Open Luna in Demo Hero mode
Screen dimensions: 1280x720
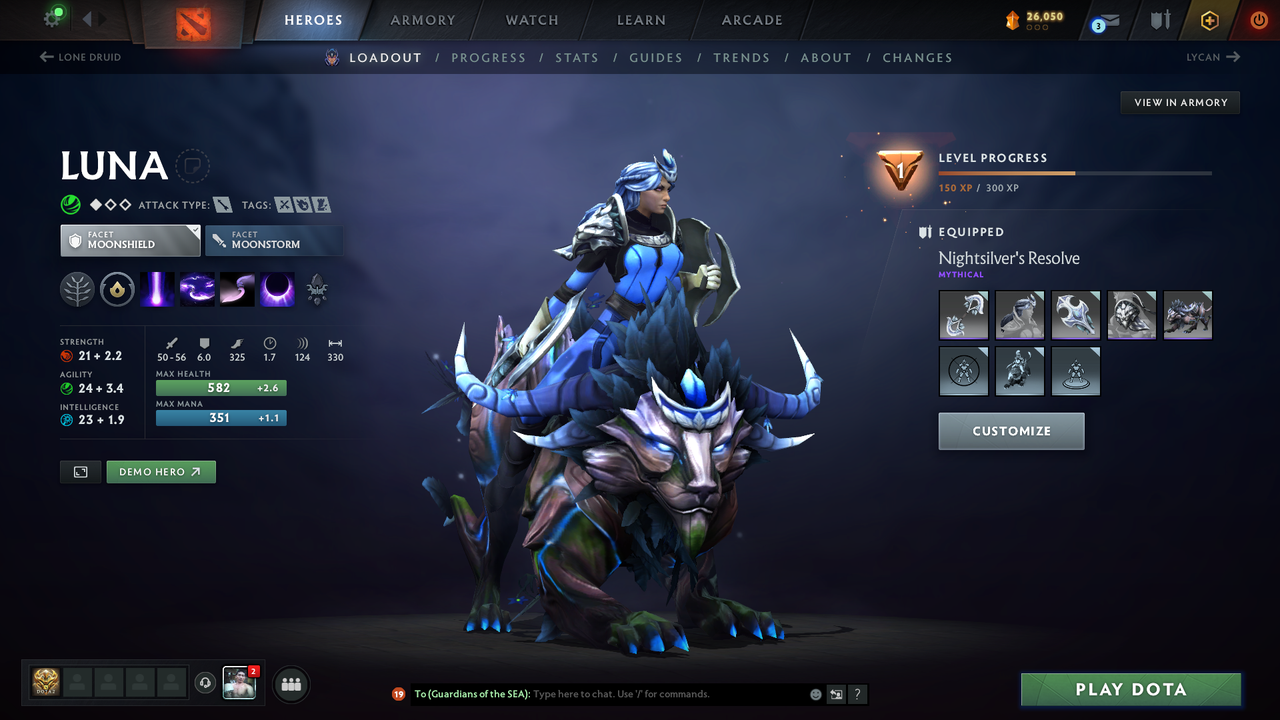[x=161, y=471]
